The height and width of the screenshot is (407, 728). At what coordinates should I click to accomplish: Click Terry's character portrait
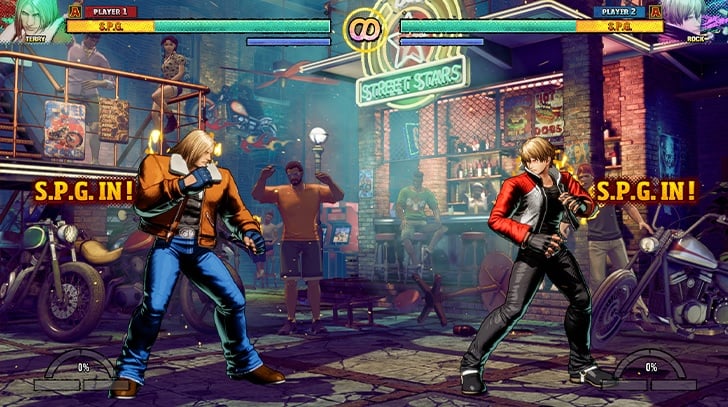click(34, 20)
